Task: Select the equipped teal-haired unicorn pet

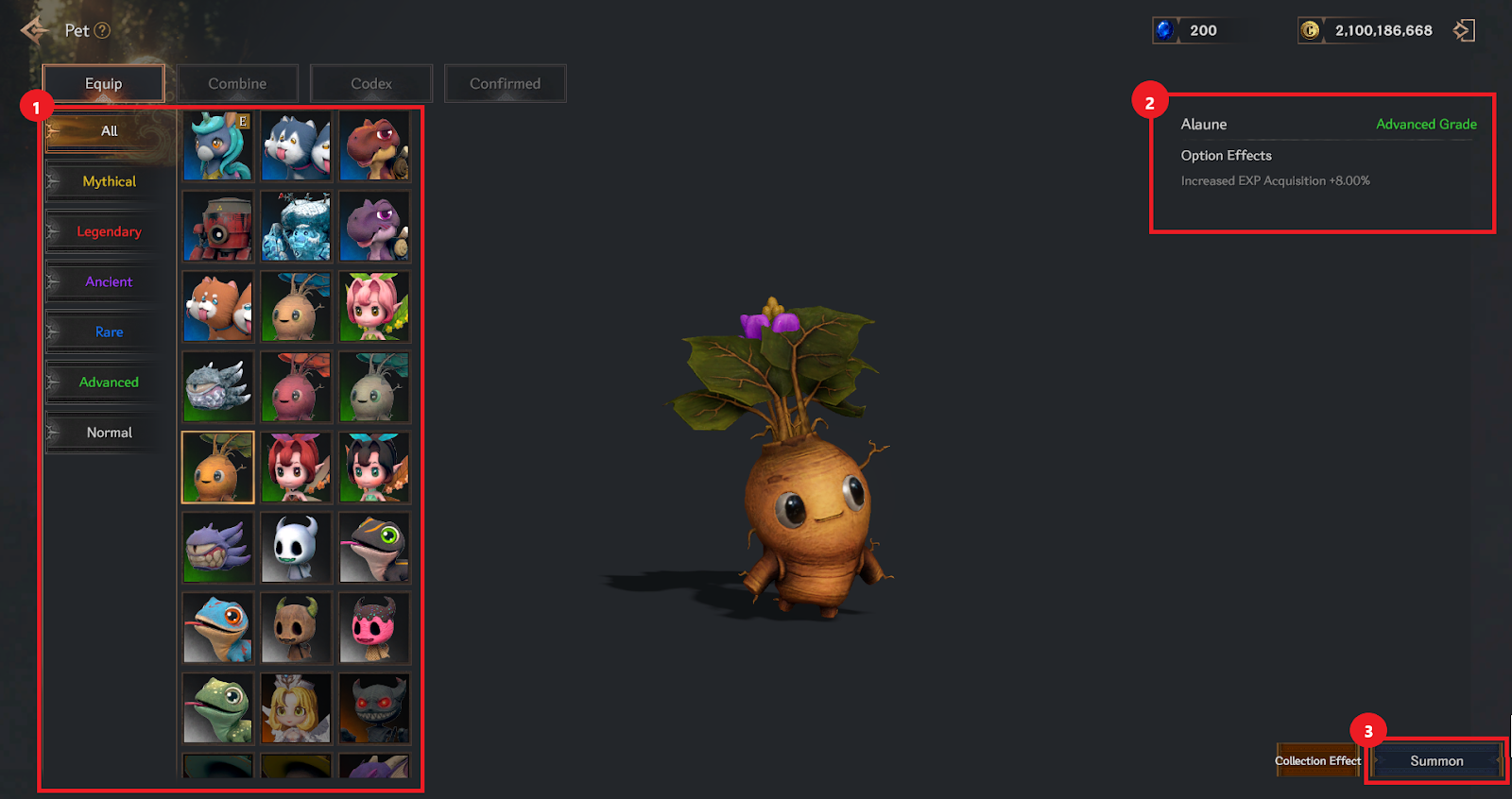Action: [x=218, y=146]
